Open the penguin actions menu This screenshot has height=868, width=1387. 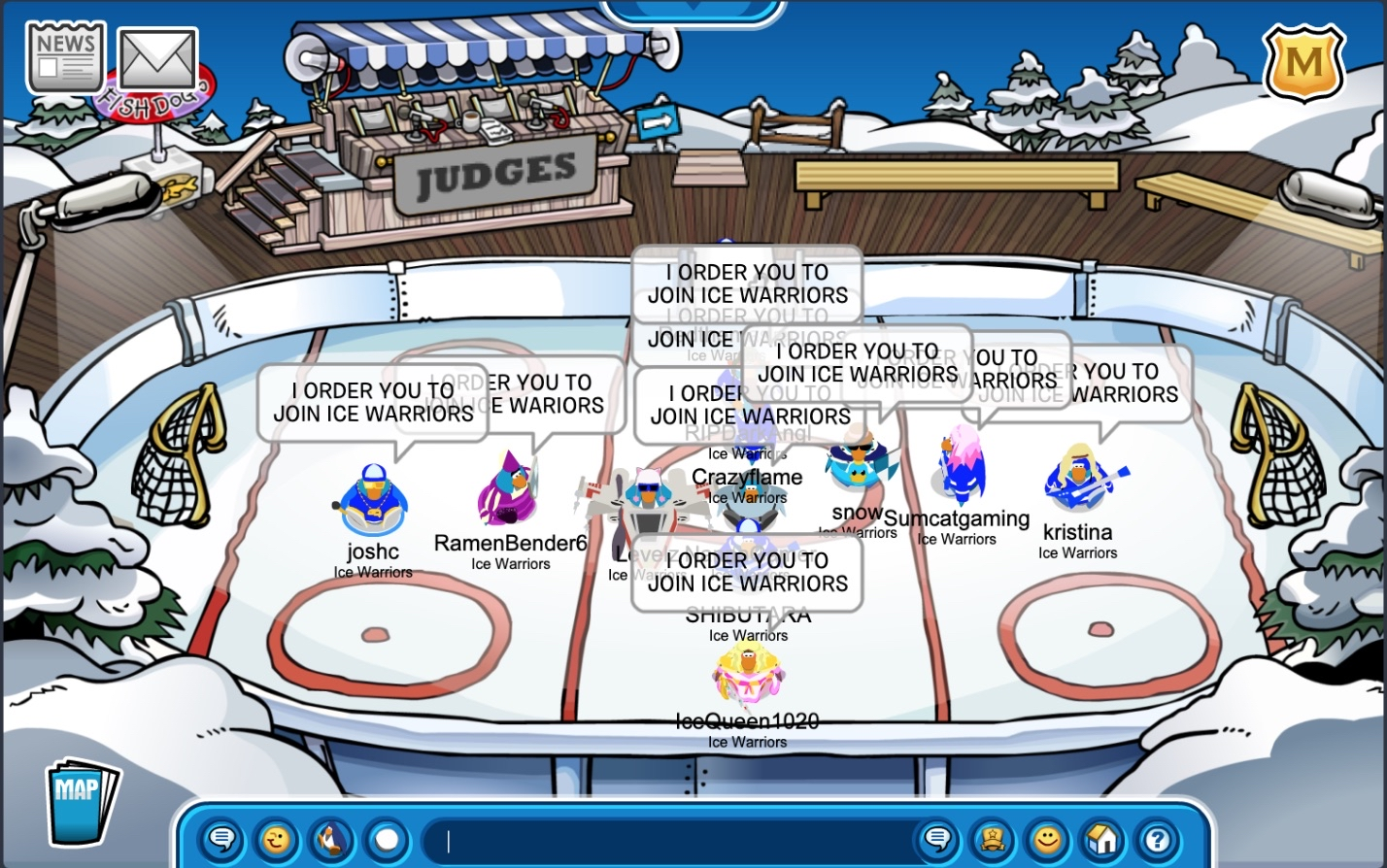coord(332,839)
